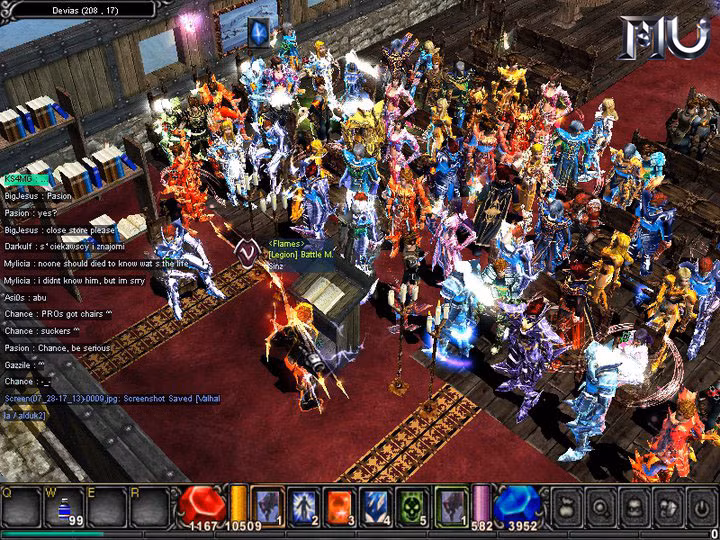
Task: Click the magnifier button on the menu bar
Action: point(600,507)
